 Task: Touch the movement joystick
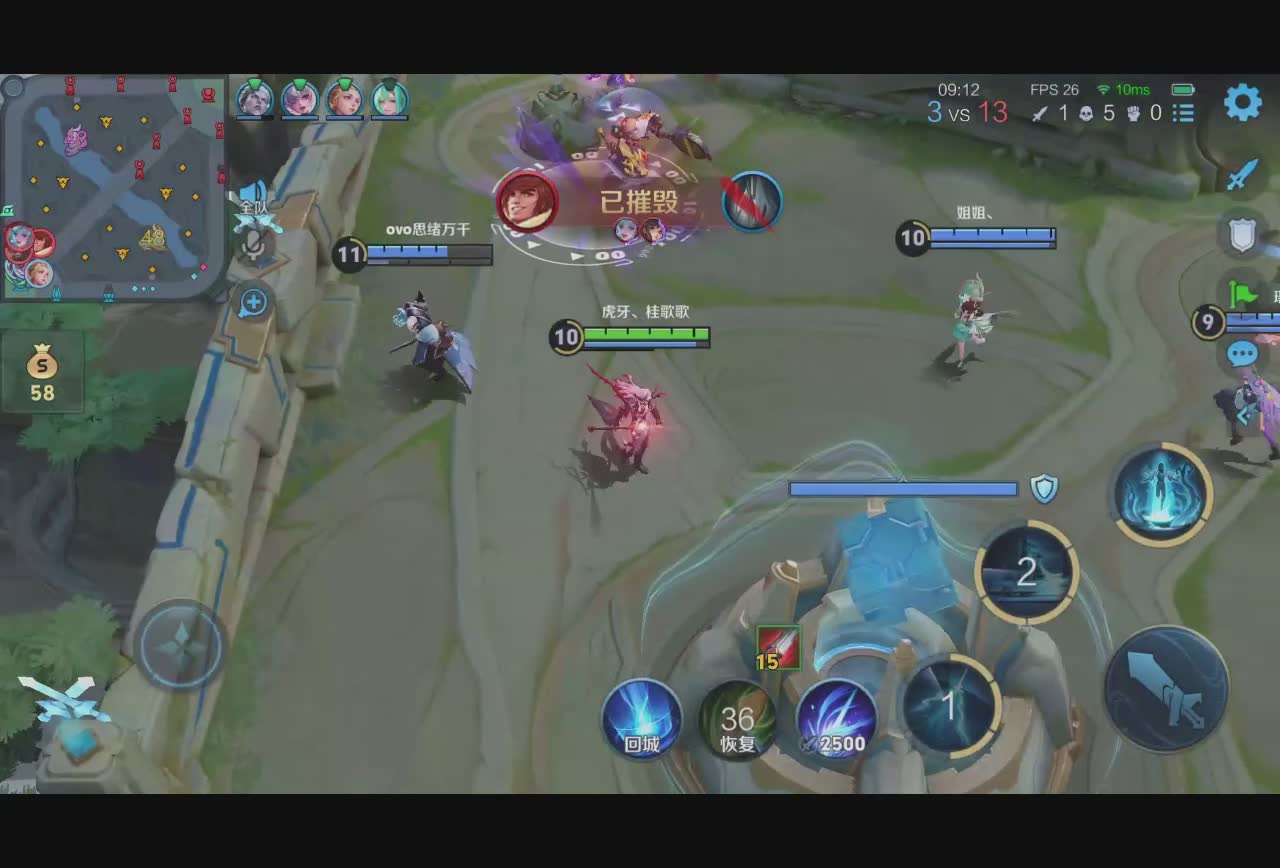[x=180, y=645]
